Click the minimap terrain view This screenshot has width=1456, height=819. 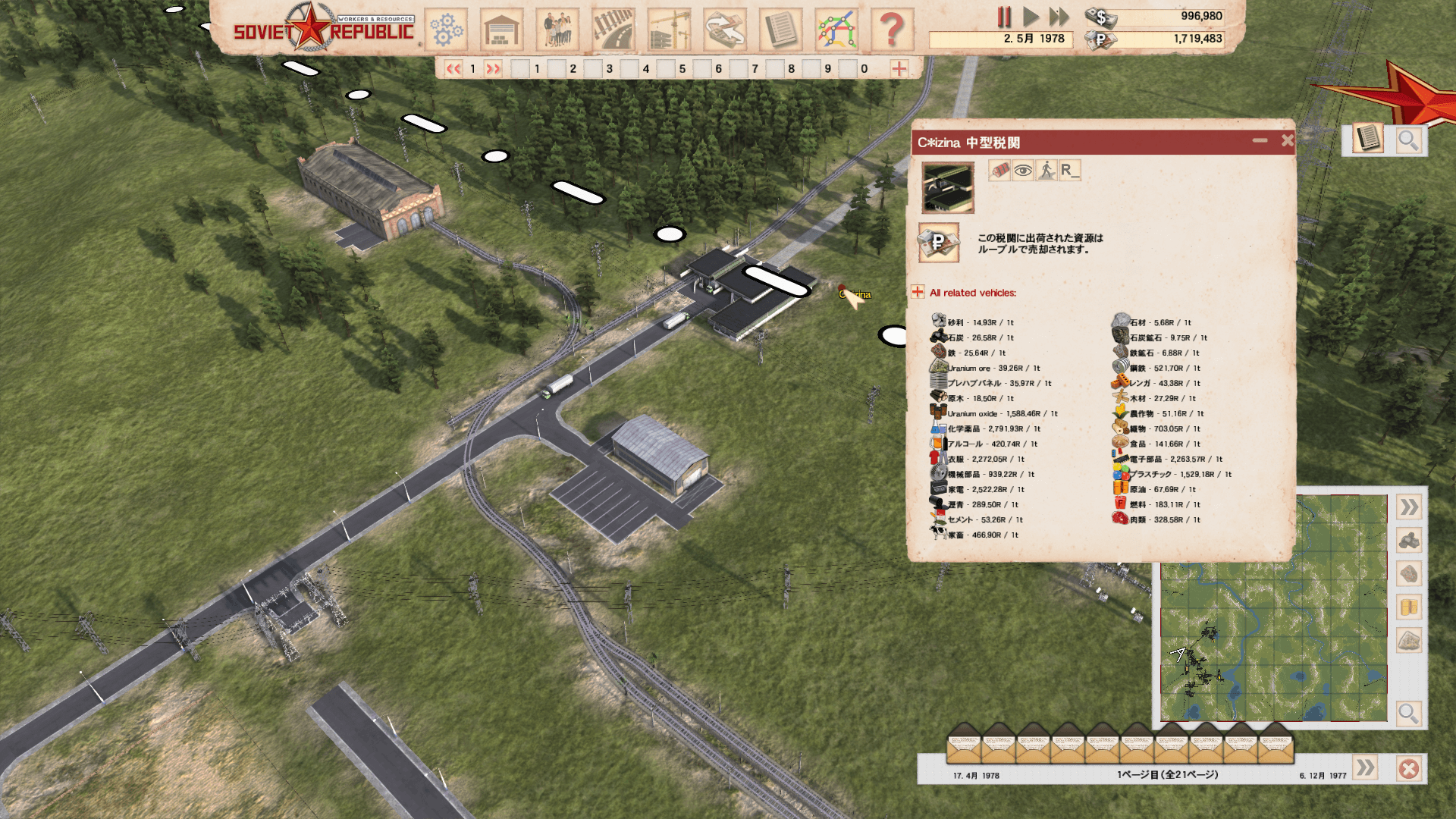[x=1273, y=608]
